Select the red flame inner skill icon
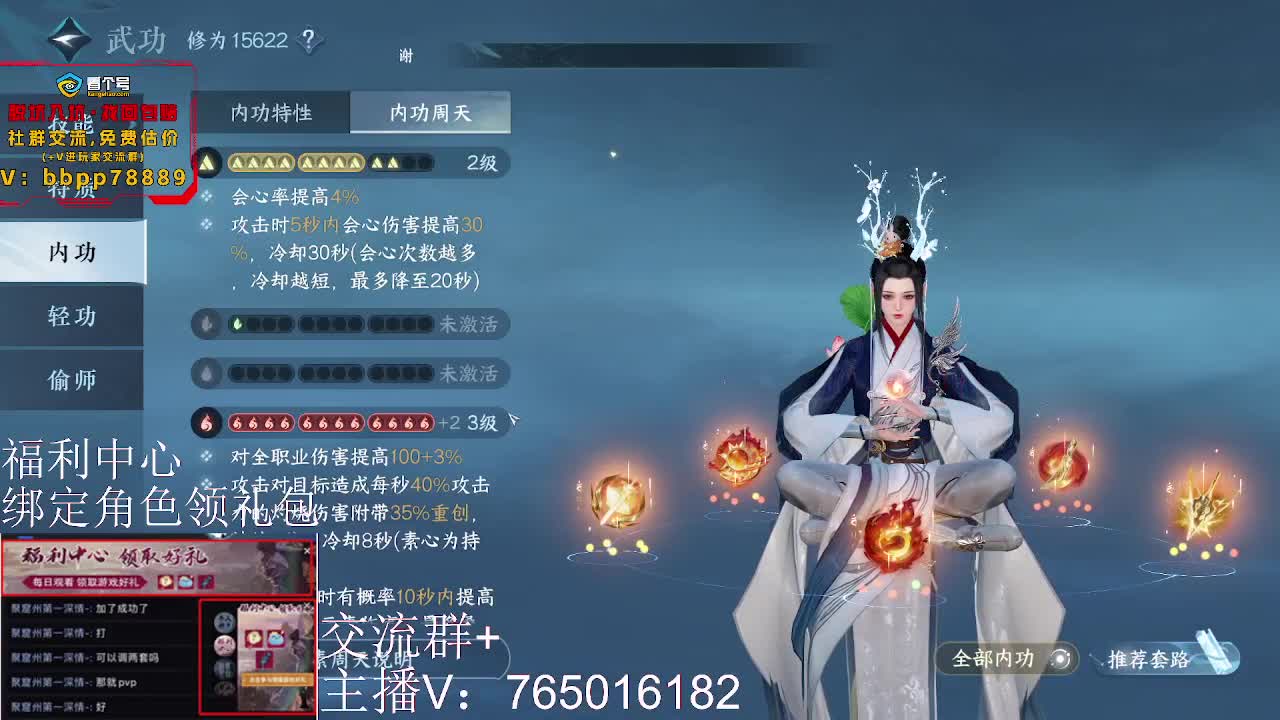Image resolution: width=1280 pixels, height=720 pixels. click(206, 422)
